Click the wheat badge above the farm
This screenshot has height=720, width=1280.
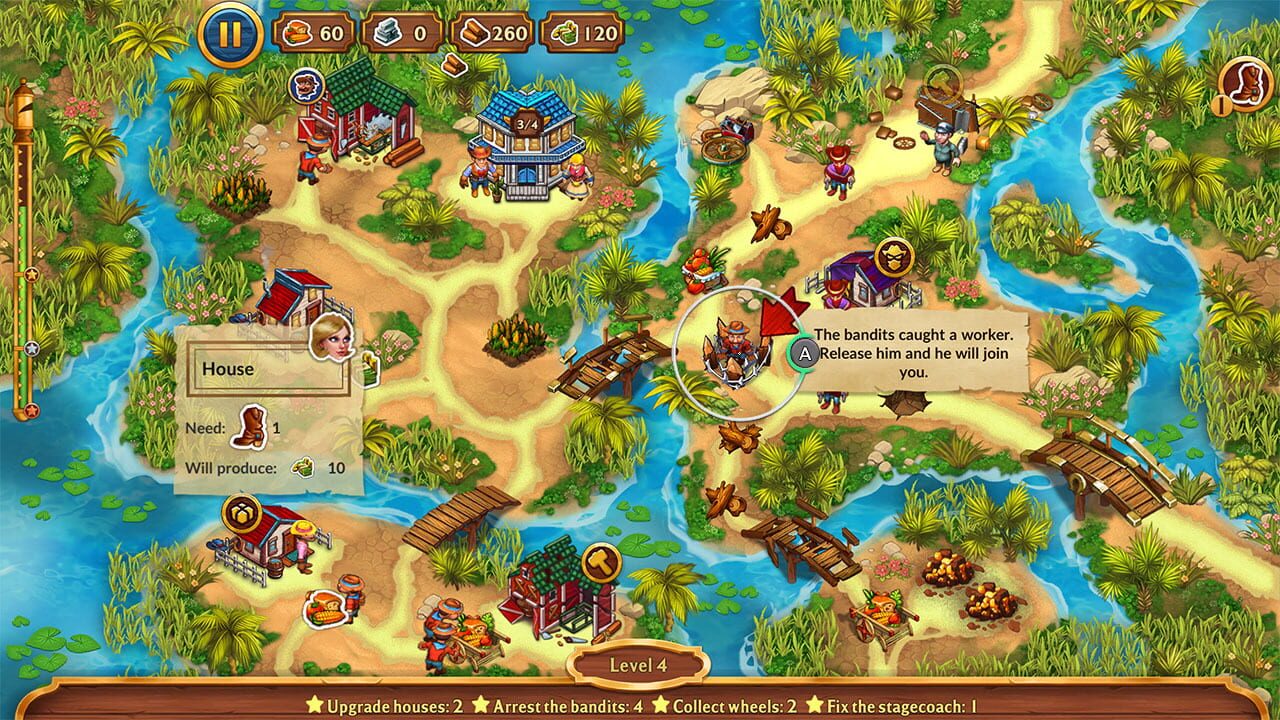click(x=242, y=514)
